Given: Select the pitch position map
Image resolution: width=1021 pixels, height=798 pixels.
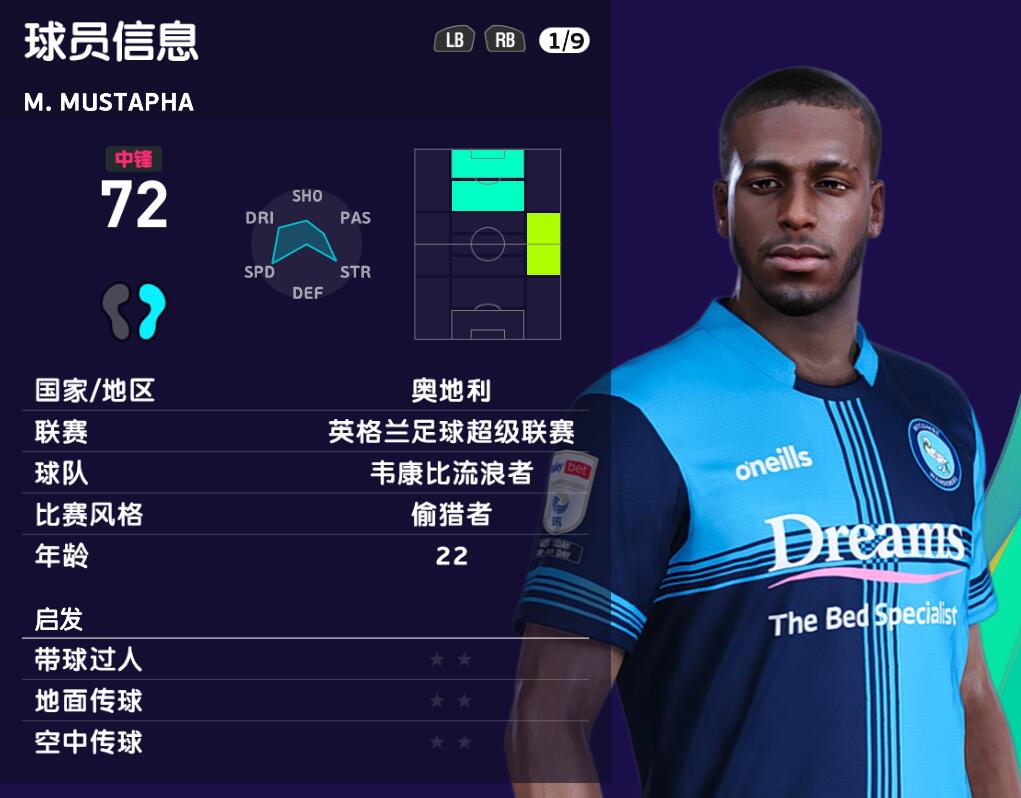Looking at the screenshot, I should pos(487,244).
